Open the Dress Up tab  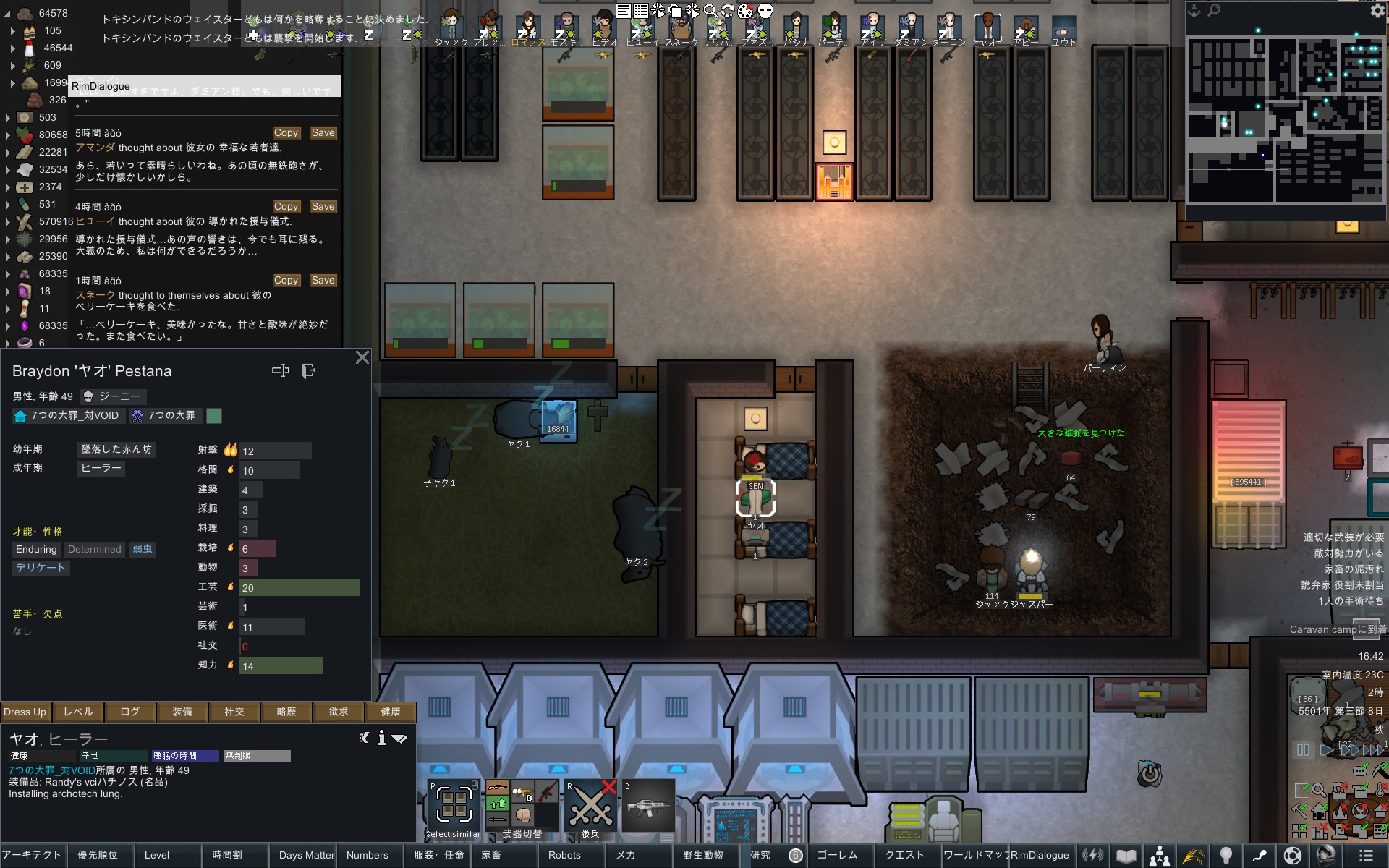25,712
